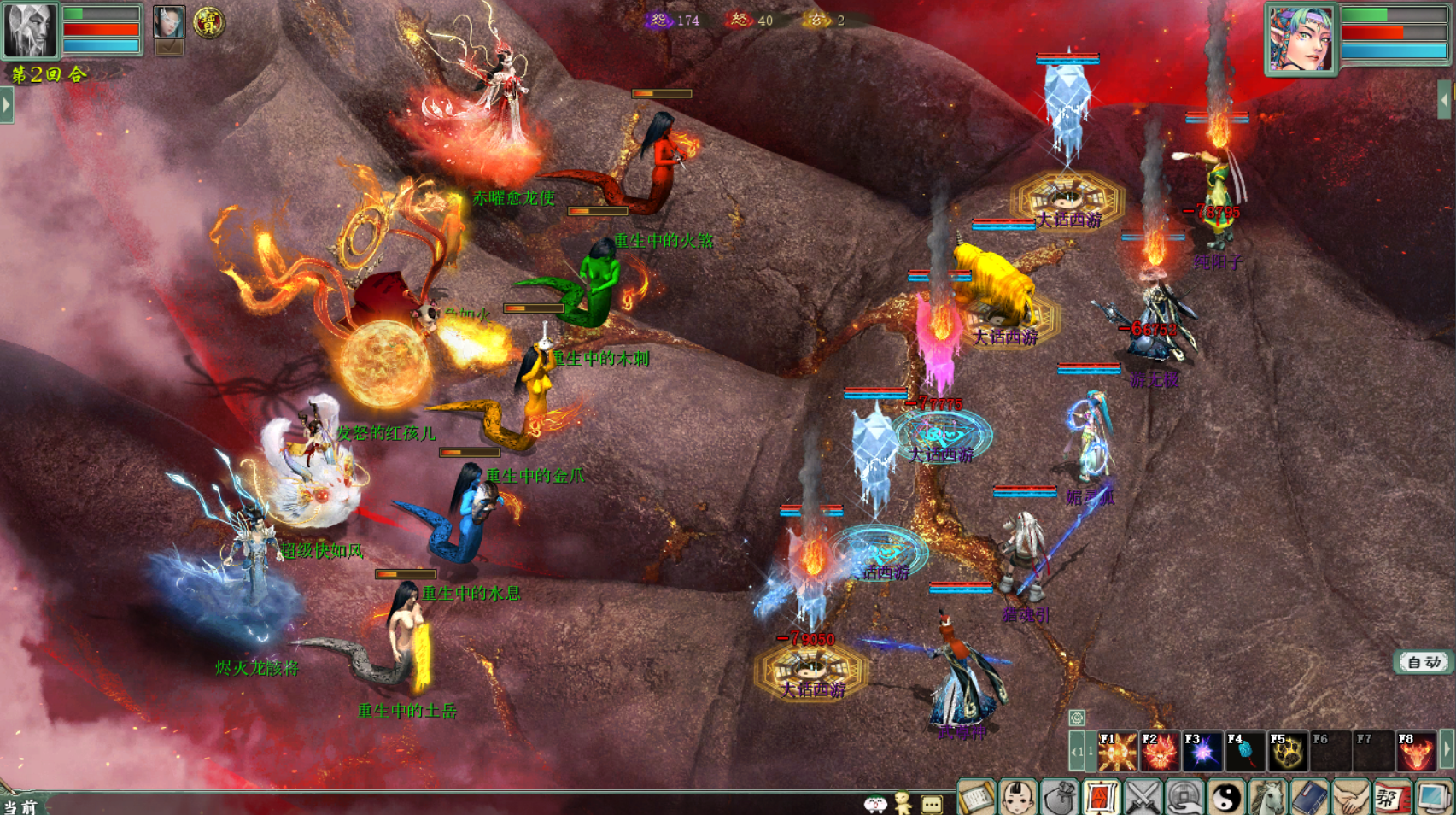Use the F2 flaming beast skill
1456x815 pixels.
[1160, 751]
